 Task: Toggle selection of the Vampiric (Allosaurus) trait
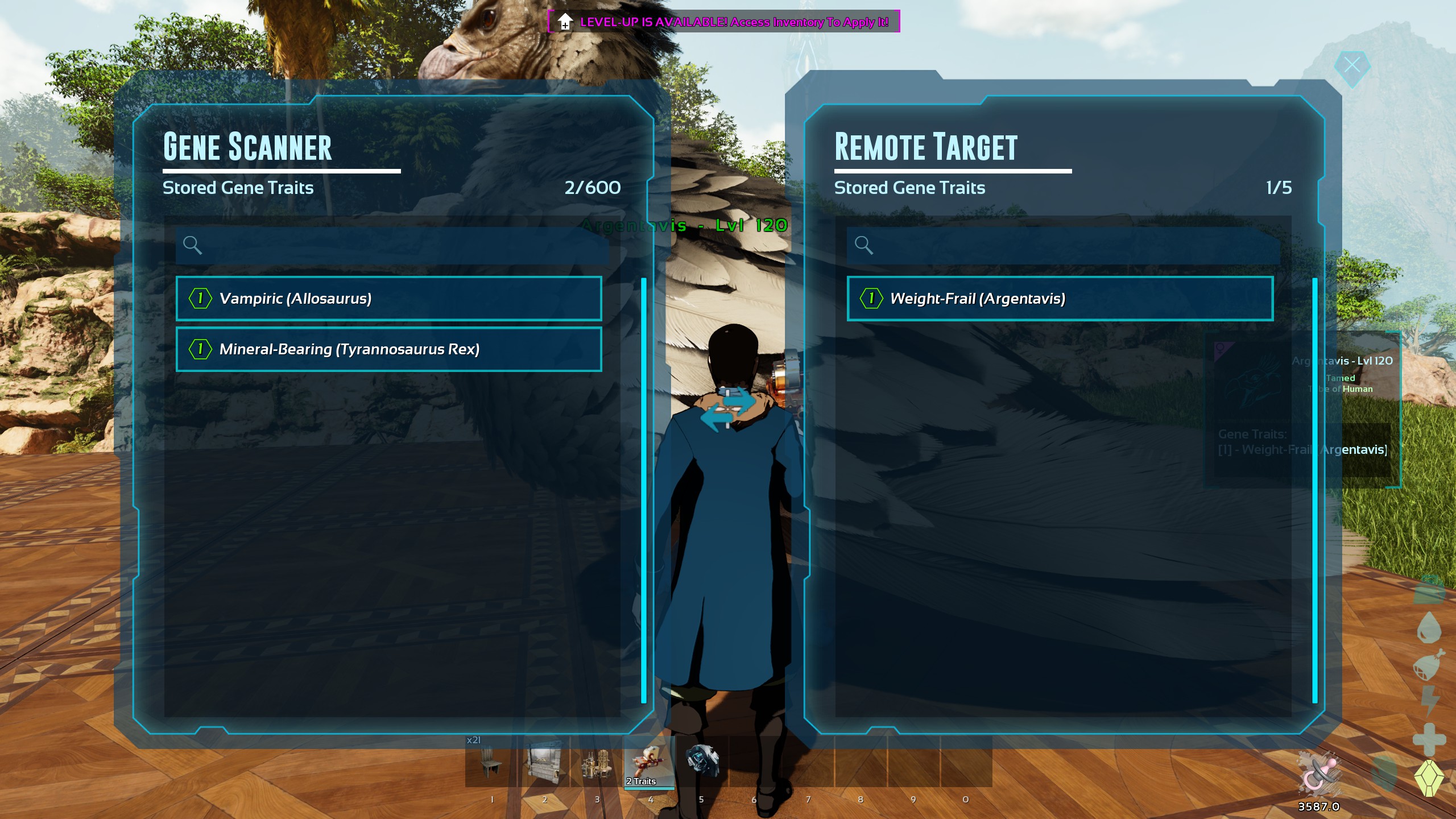tap(388, 298)
